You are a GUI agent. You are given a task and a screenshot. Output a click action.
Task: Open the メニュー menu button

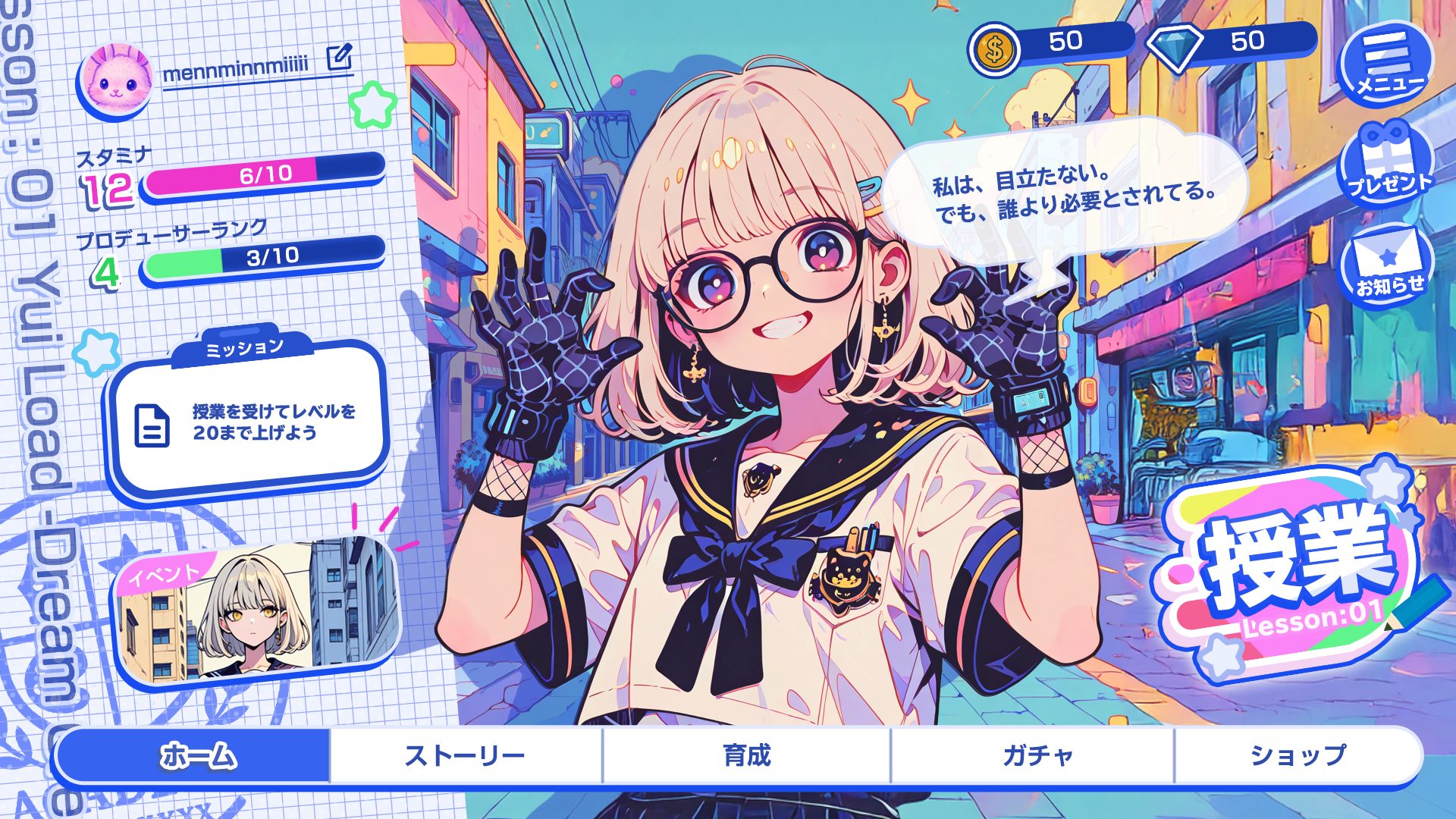coord(1387,64)
